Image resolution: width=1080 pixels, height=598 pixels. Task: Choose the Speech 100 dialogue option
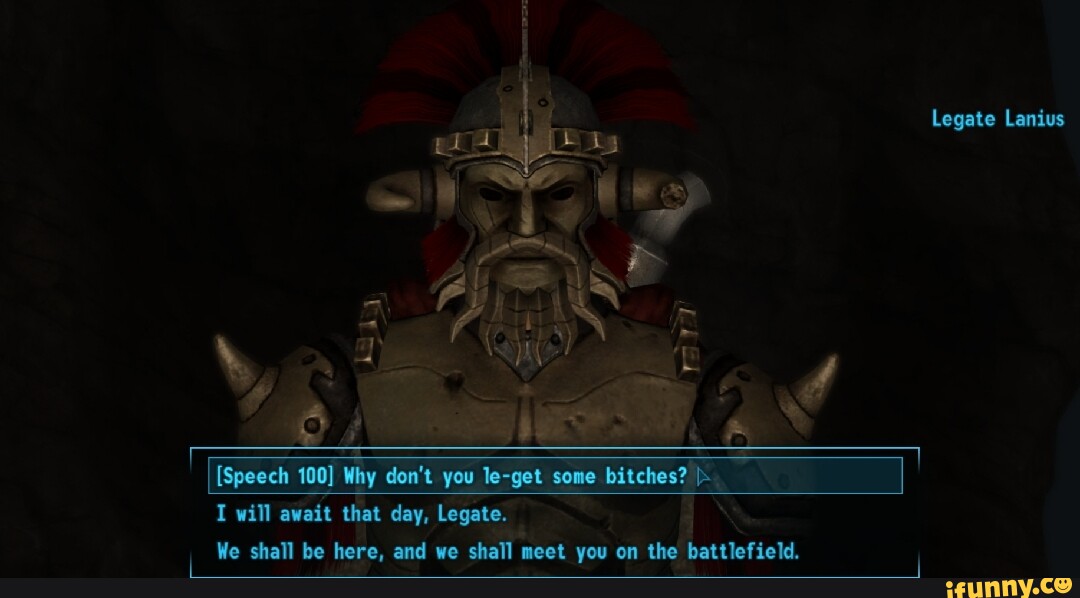click(x=452, y=476)
